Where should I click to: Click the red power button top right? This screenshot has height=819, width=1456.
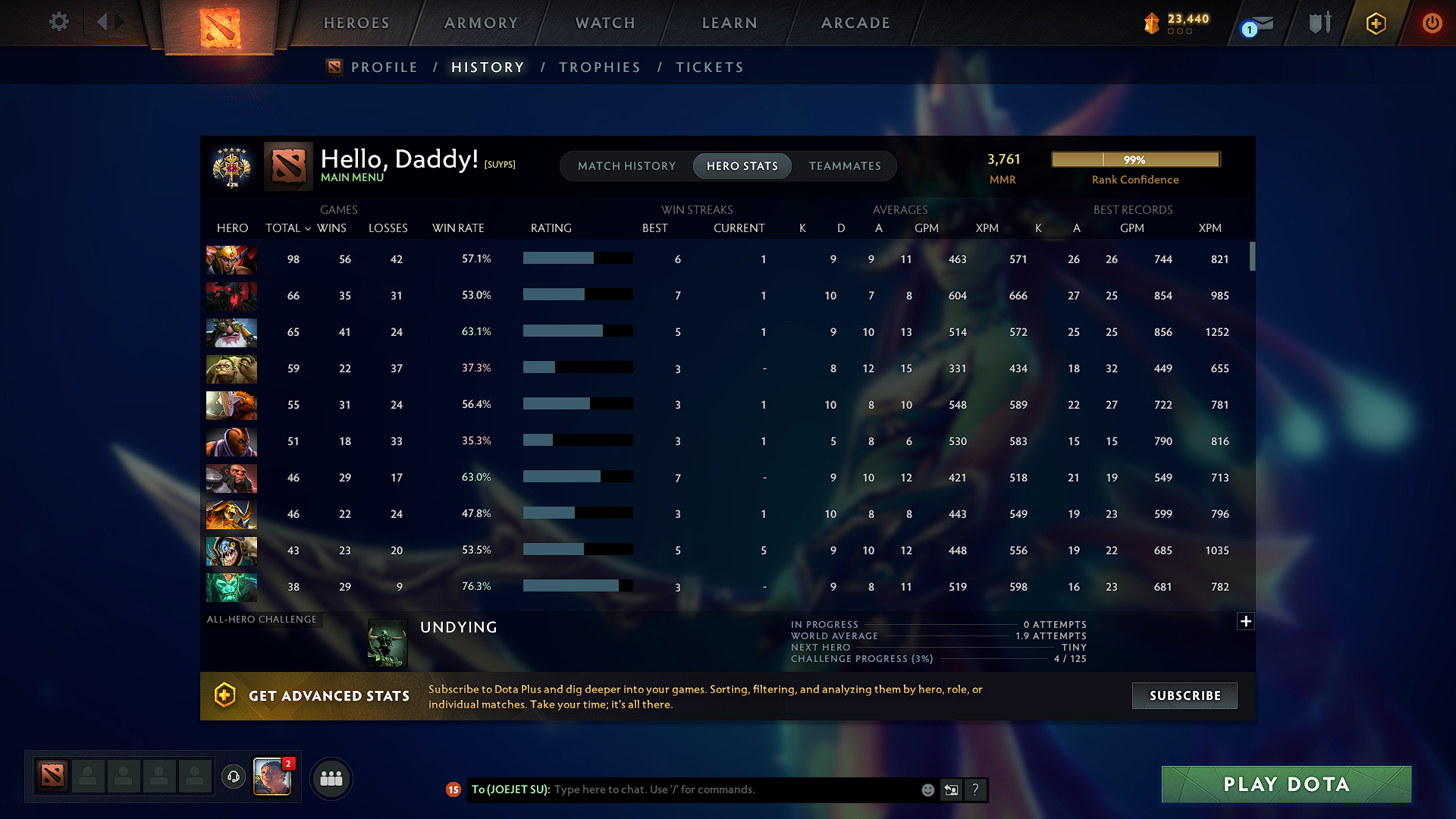tap(1432, 23)
